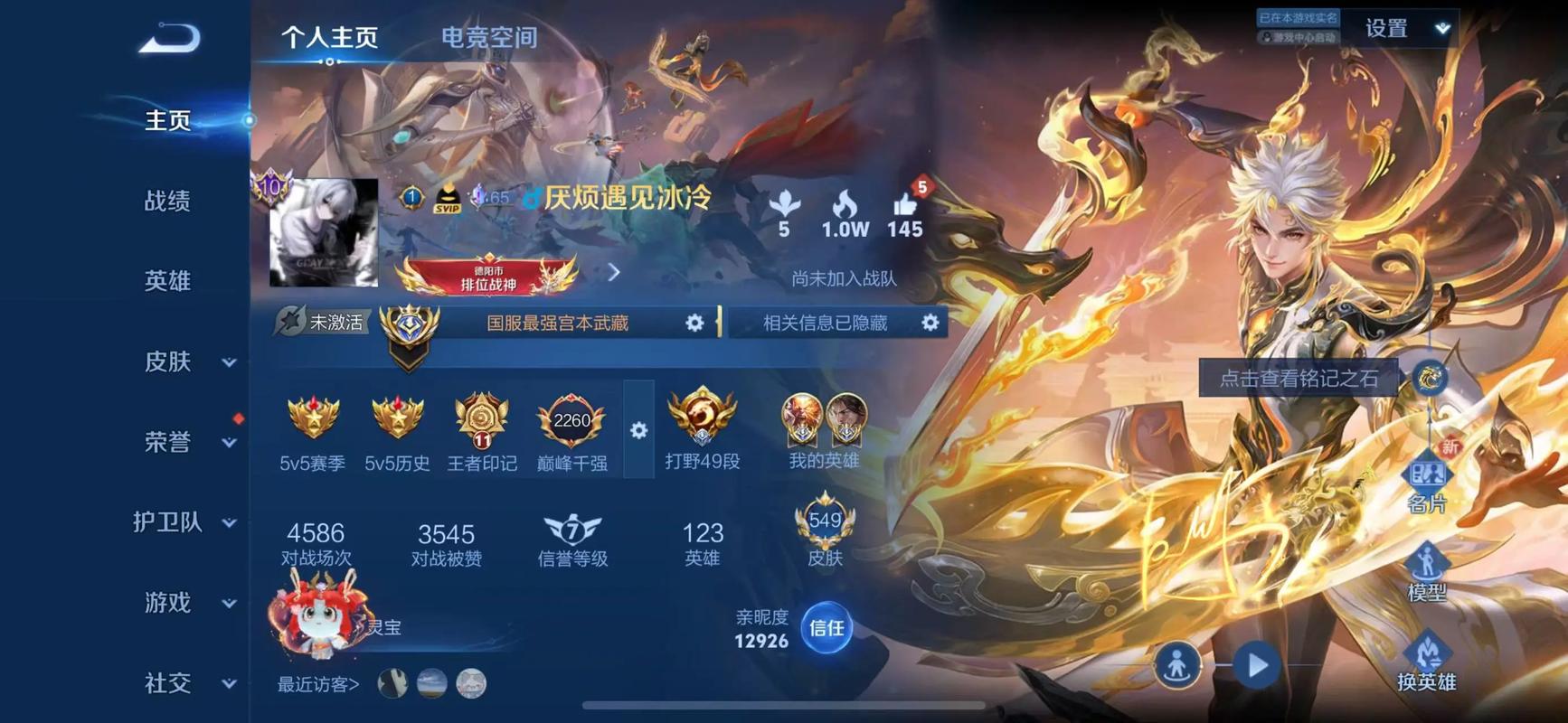Expand the 皮肤 sidebar section
The height and width of the screenshot is (723, 1568).
tap(181, 361)
